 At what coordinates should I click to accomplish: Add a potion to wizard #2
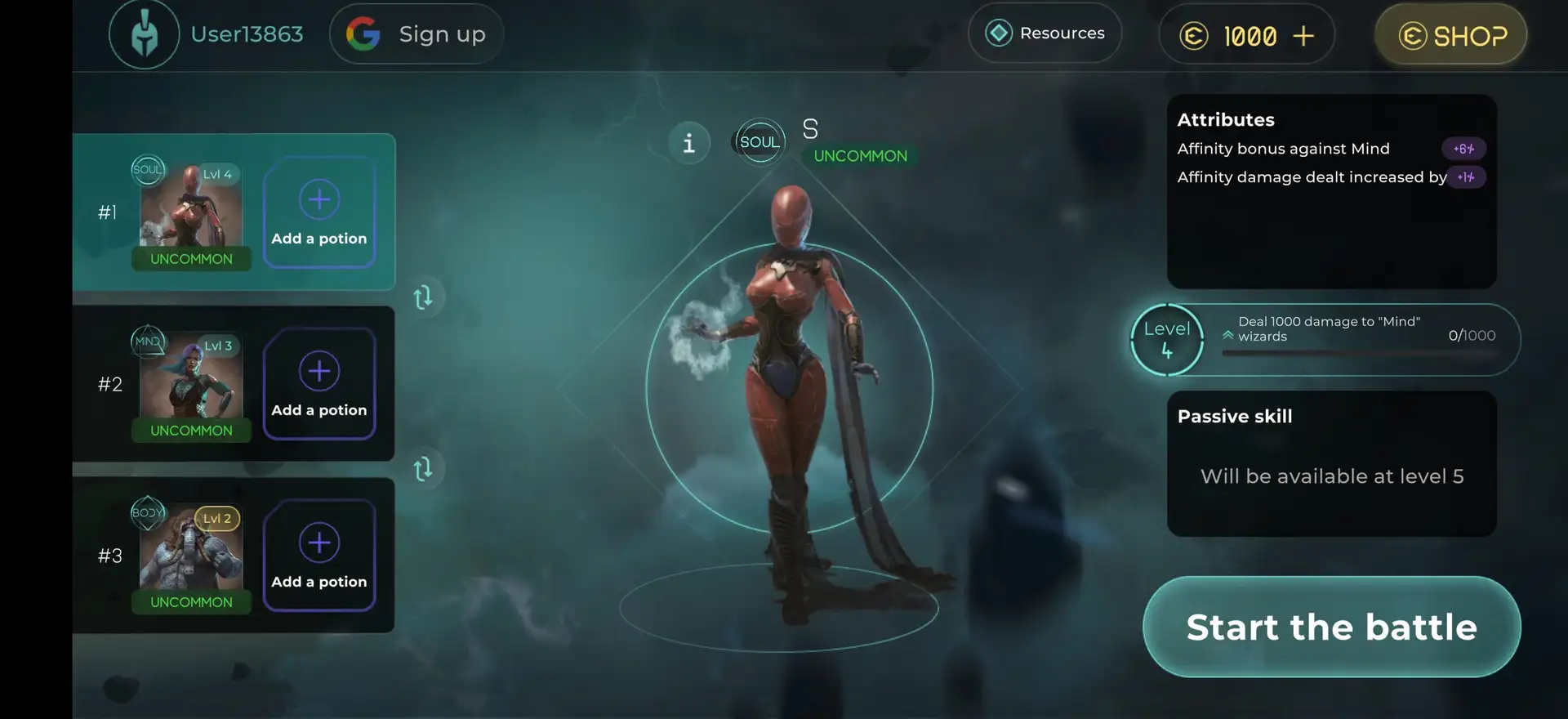pyautogui.click(x=319, y=384)
